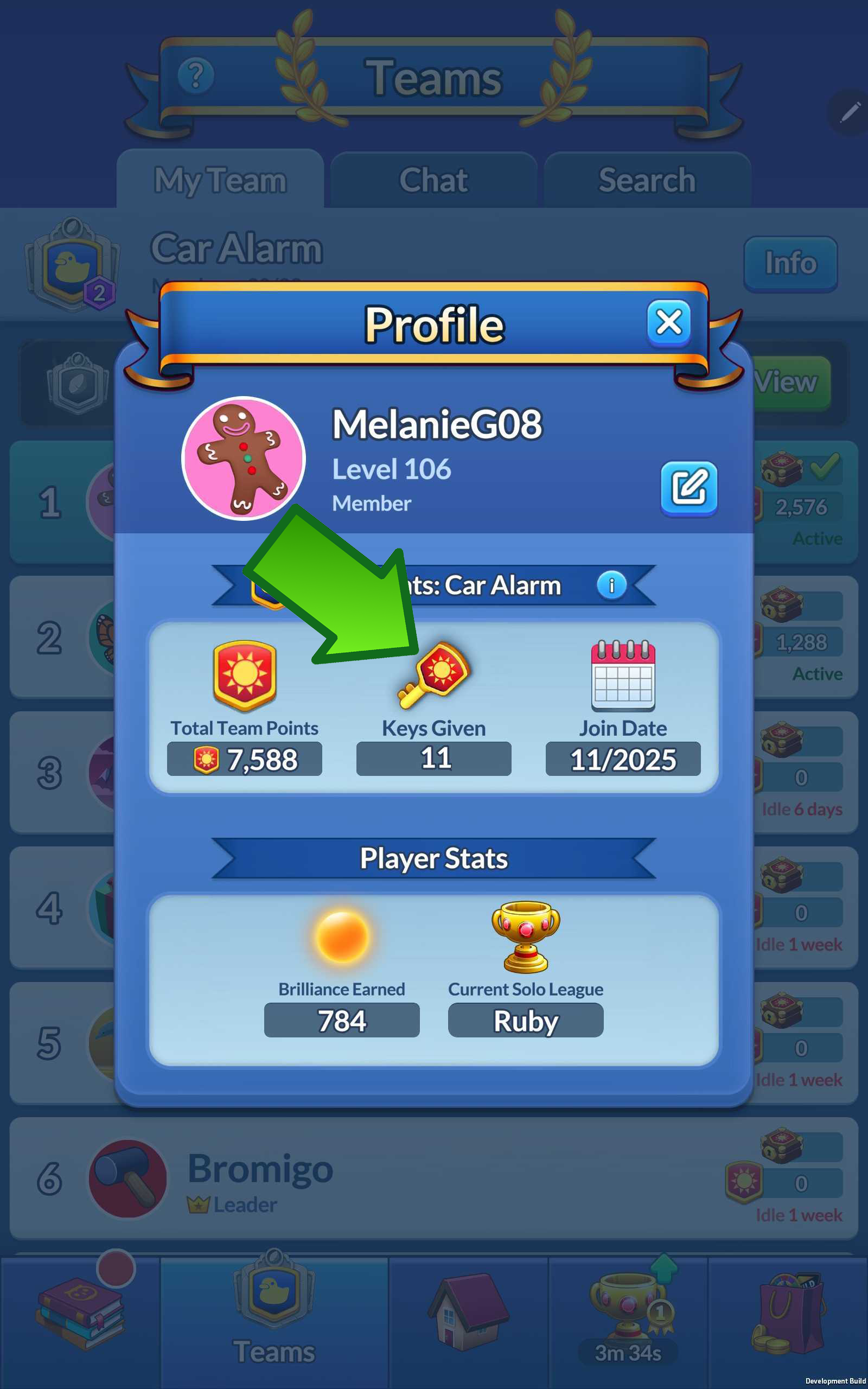This screenshot has width=868, height=1389.
Task: Tap the pencil edit icon at top right
Action: (x=849, y=112)
